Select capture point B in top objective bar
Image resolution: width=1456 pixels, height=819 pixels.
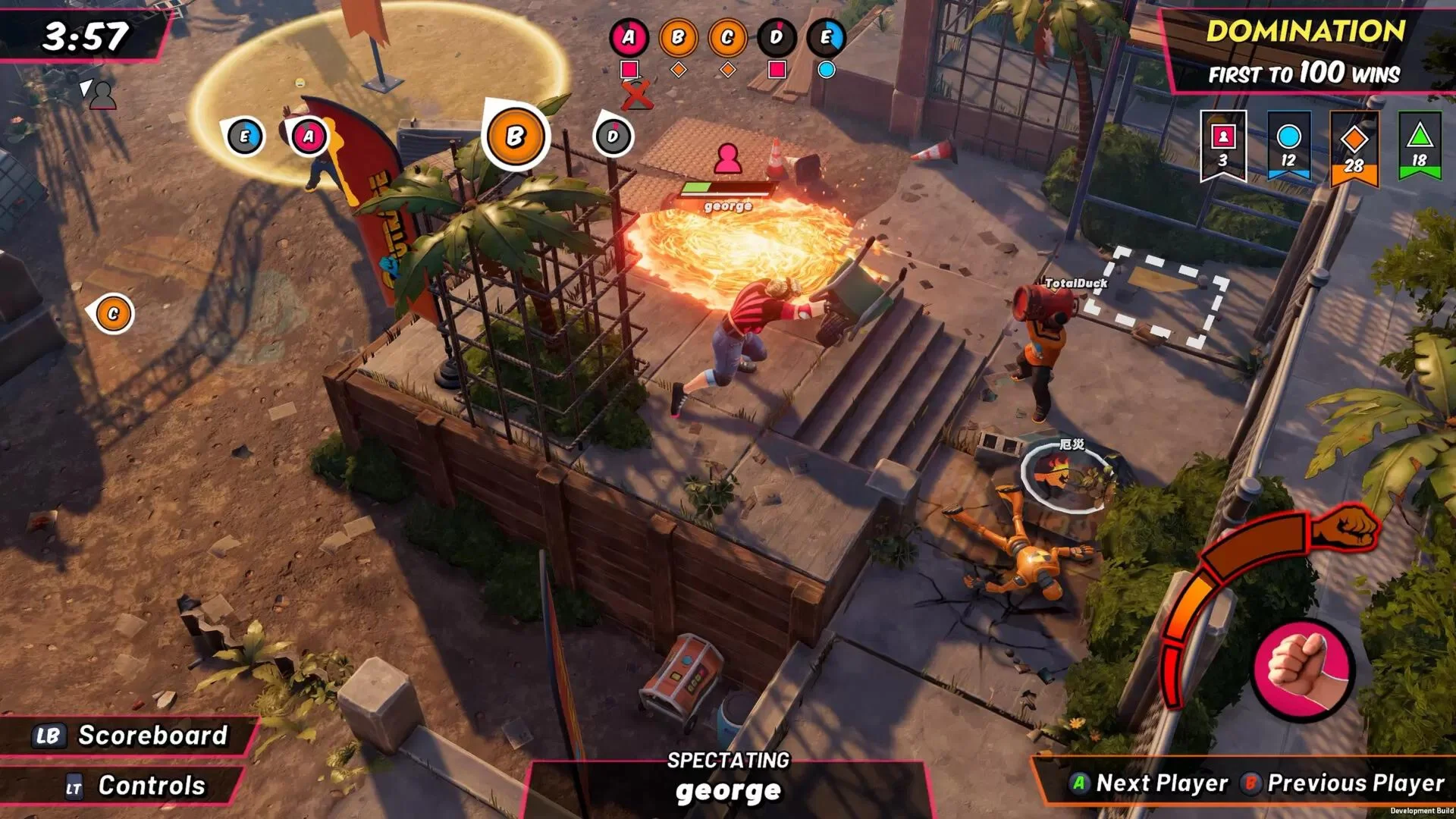(x=678, y=37)
